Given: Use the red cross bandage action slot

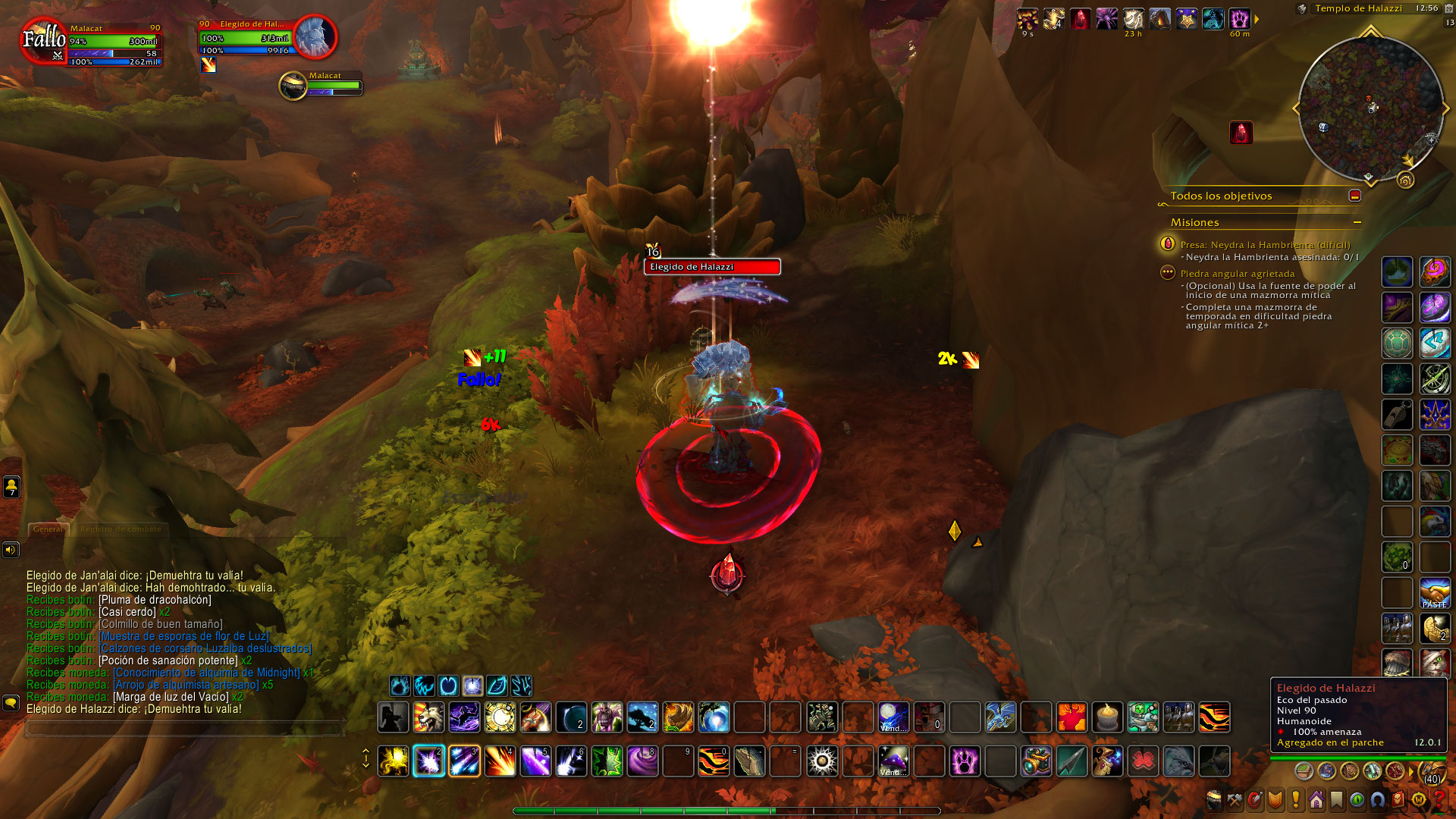Looking at the screenshot, I should pos(1143,761).
